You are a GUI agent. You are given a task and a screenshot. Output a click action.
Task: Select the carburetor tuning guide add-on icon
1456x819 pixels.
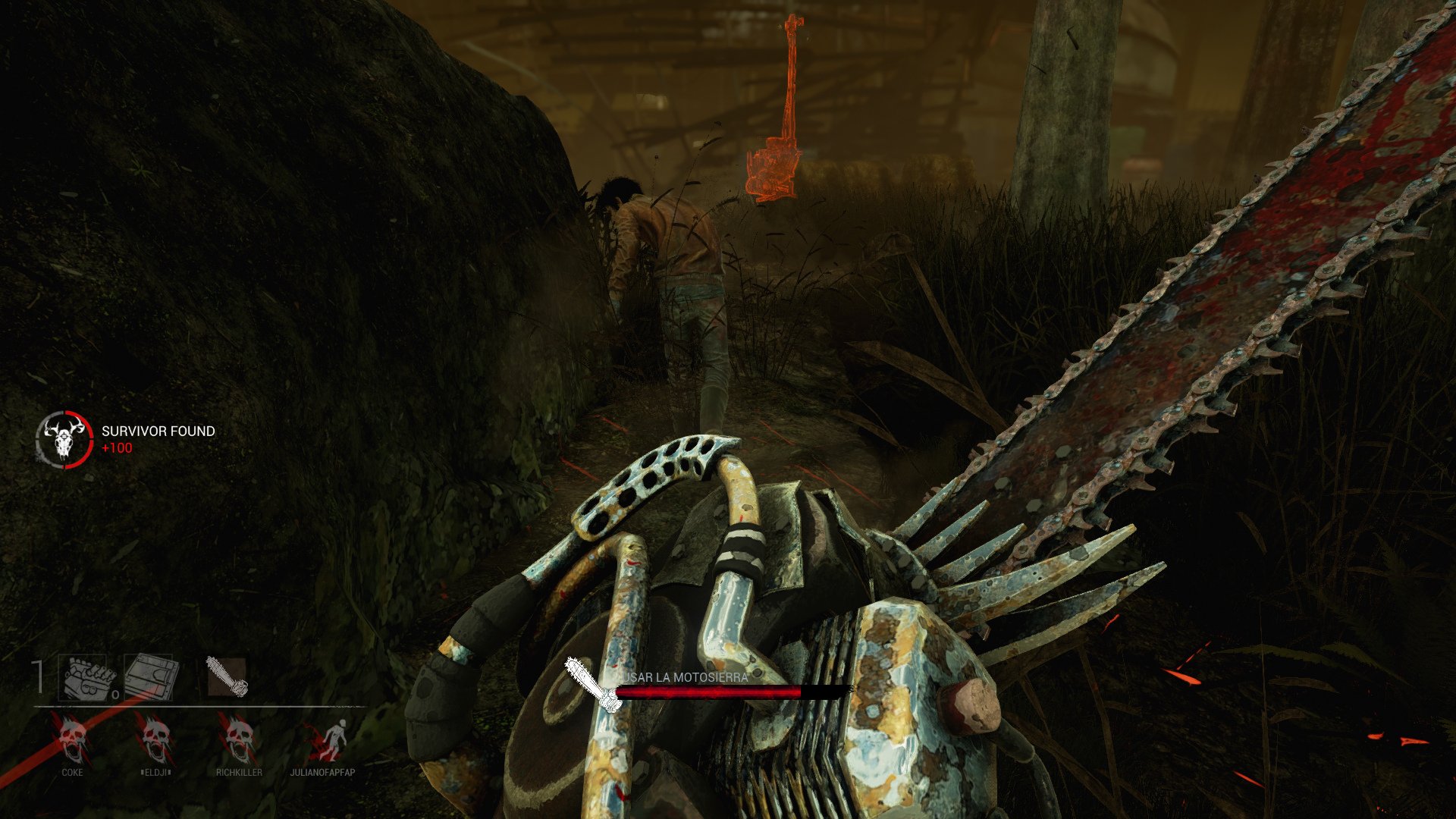(149, 676)
